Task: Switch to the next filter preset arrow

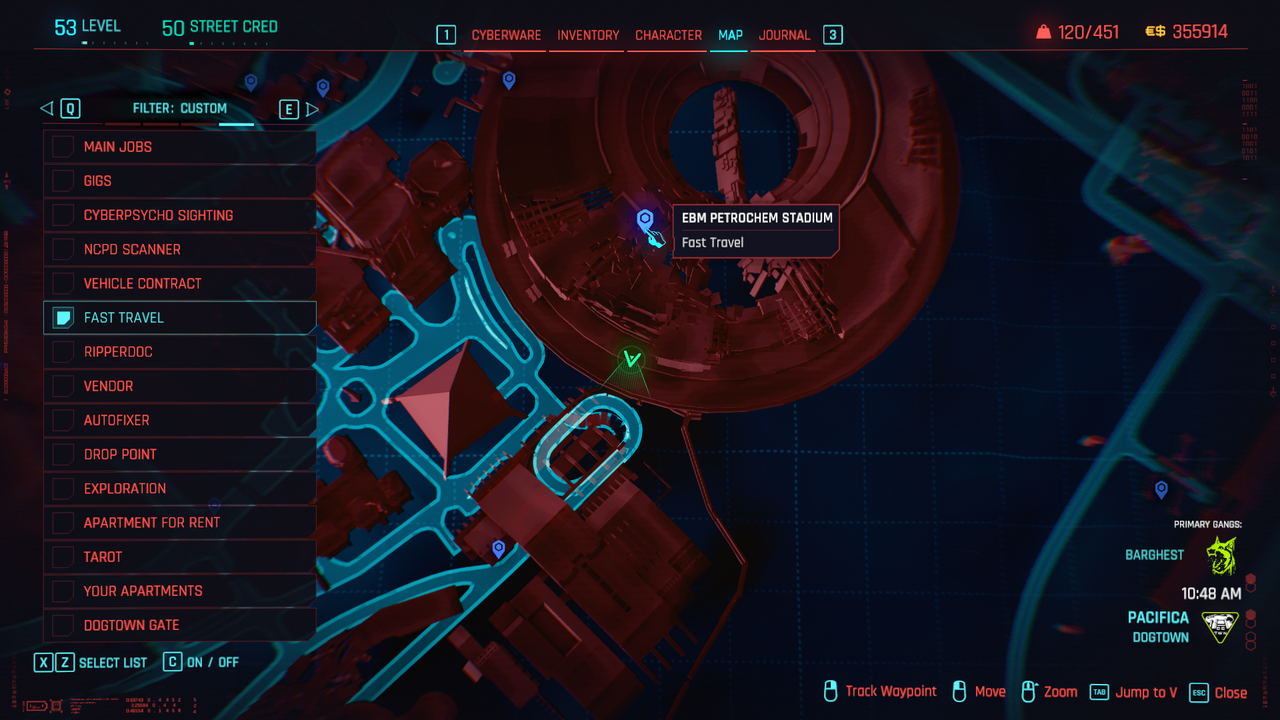Action: pos(312,109)
